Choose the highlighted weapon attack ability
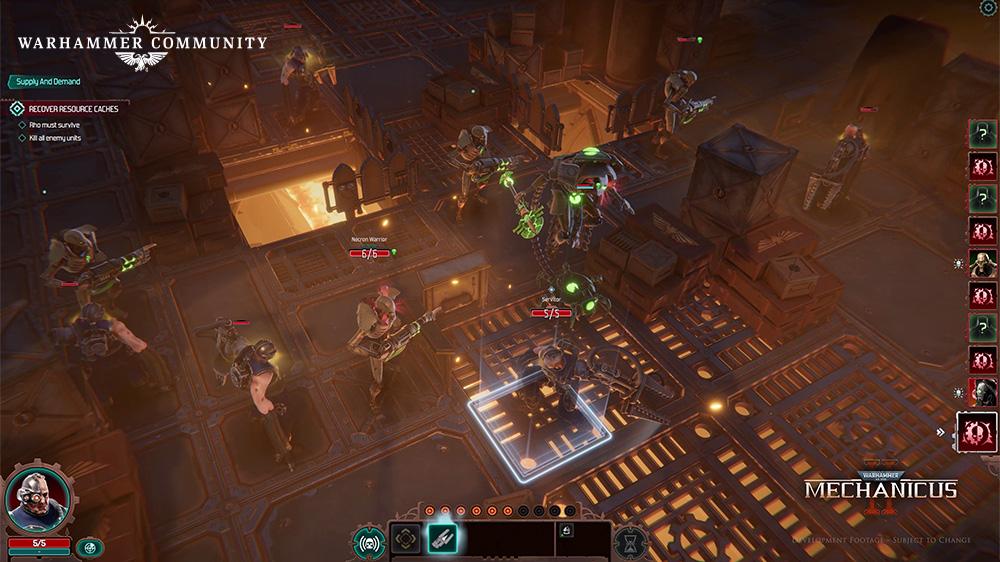1000x562 pixels. 442,539
